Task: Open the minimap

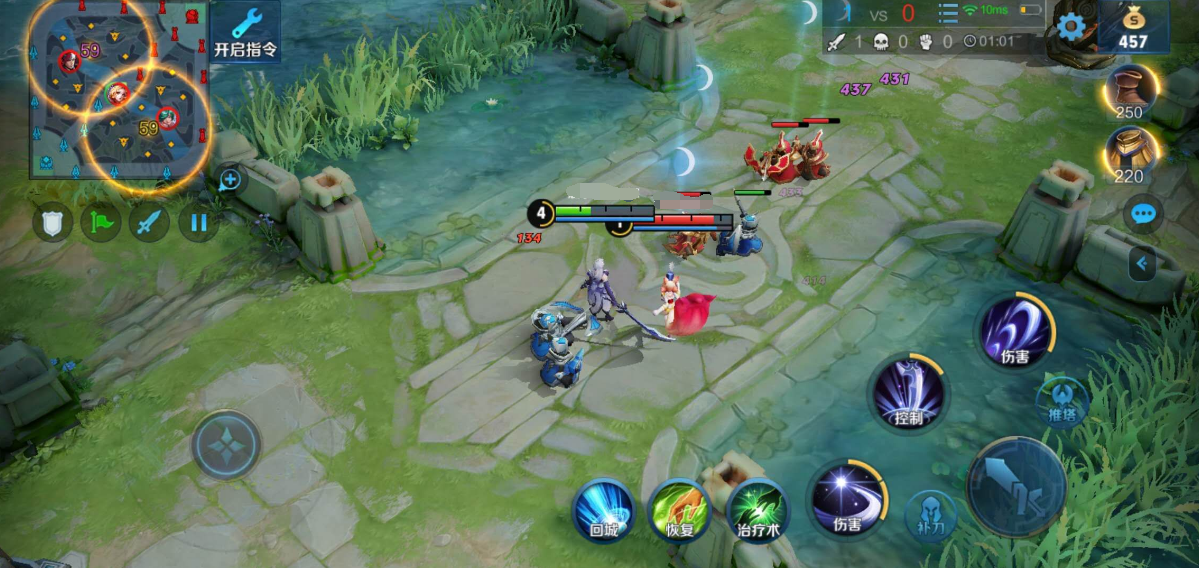Action: click(118, 88)
